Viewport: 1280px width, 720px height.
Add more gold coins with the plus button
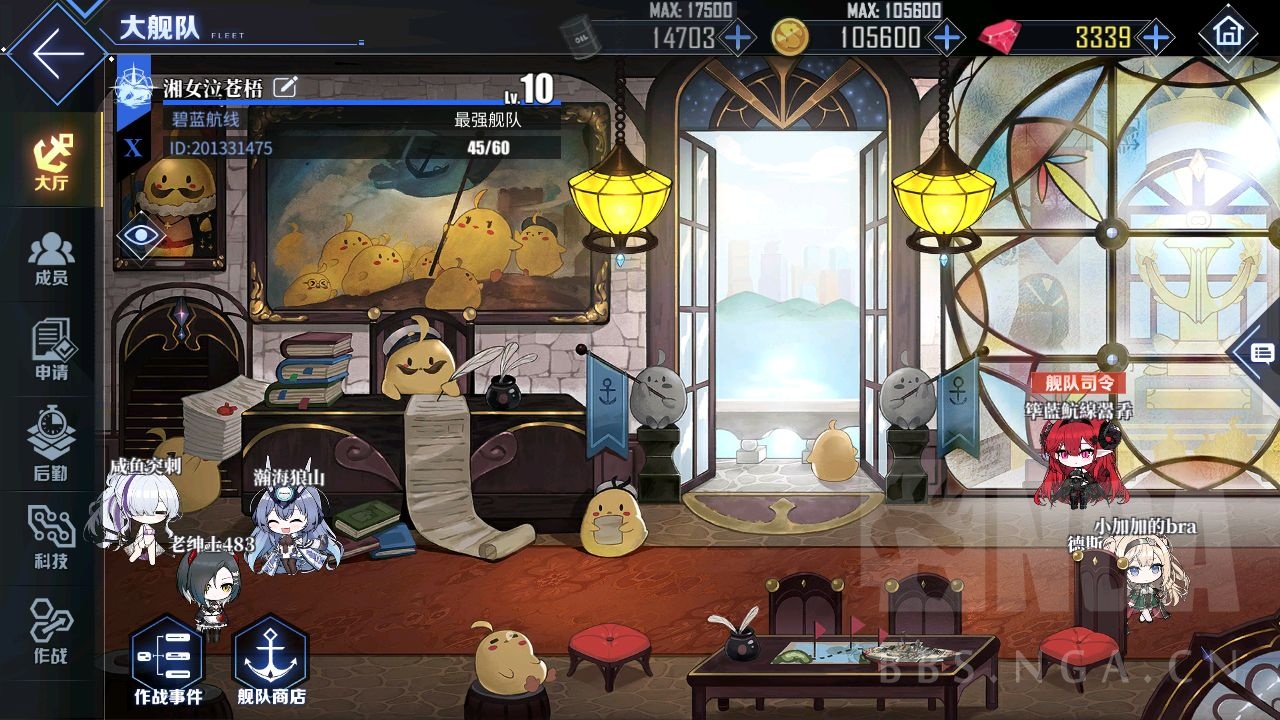click(945, 39)
